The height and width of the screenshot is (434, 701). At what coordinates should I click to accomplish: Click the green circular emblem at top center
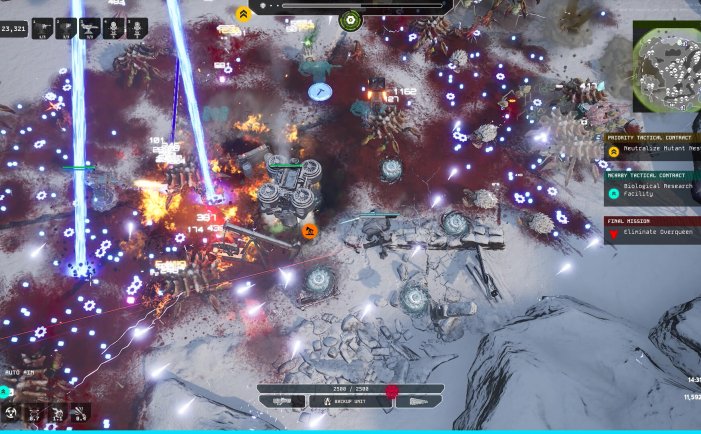pos(350,20)
